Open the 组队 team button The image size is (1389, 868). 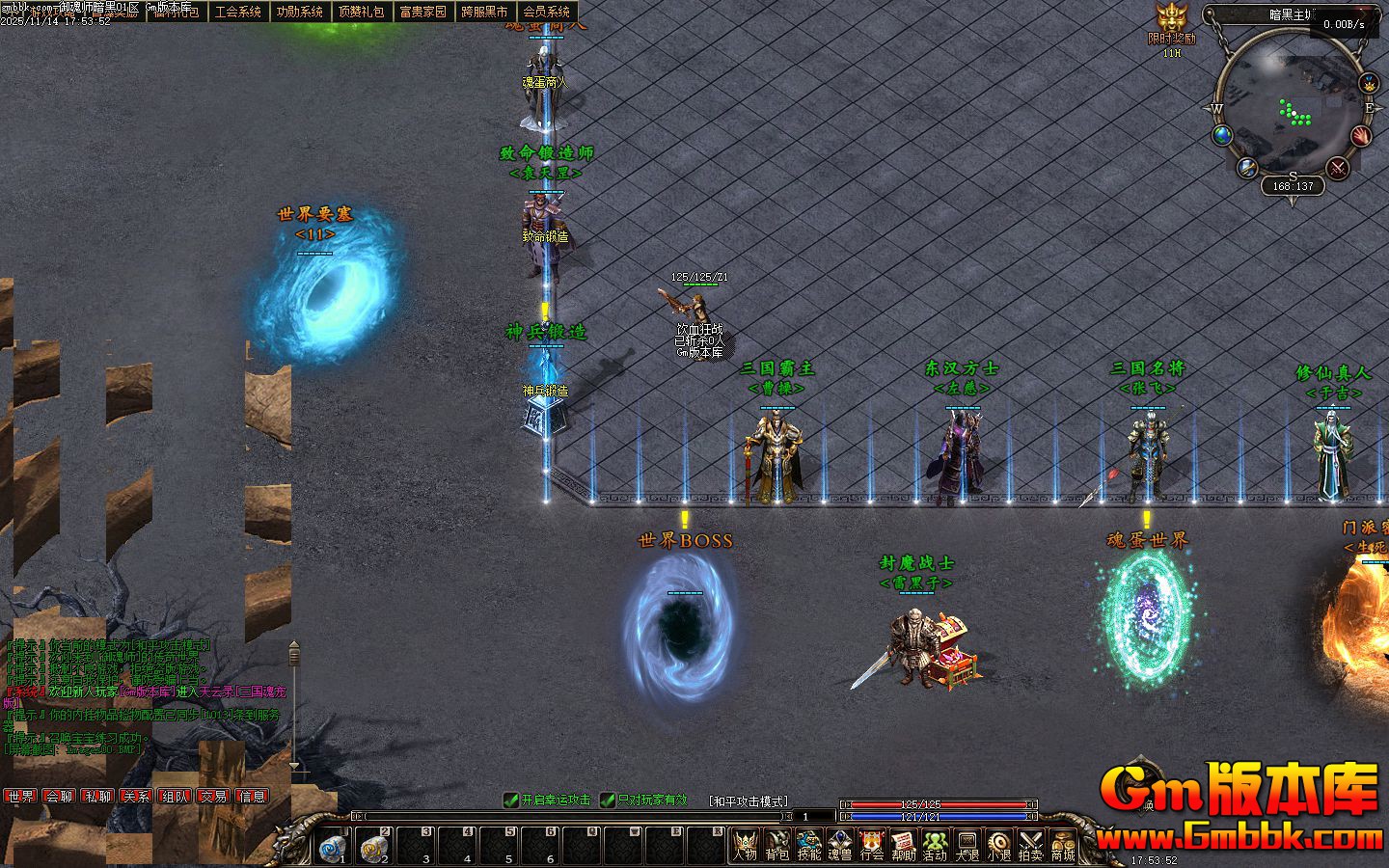tap(175, 797)
